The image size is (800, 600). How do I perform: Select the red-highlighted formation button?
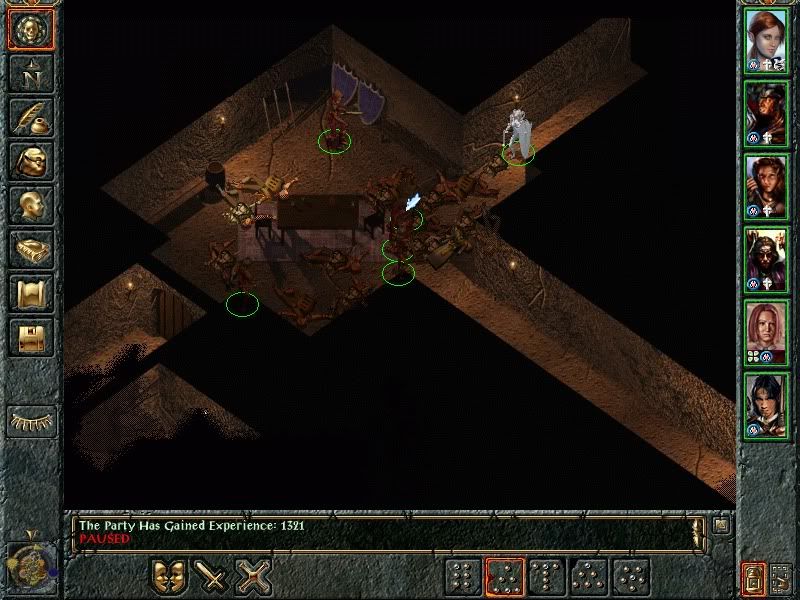(x=505, y=577)
